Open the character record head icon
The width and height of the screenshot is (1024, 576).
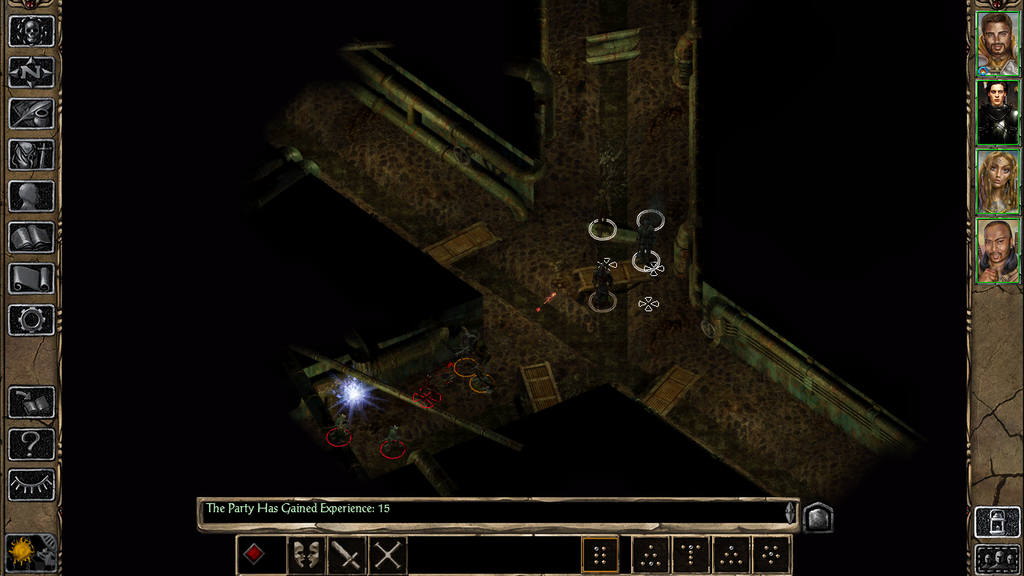coord(31,196)
